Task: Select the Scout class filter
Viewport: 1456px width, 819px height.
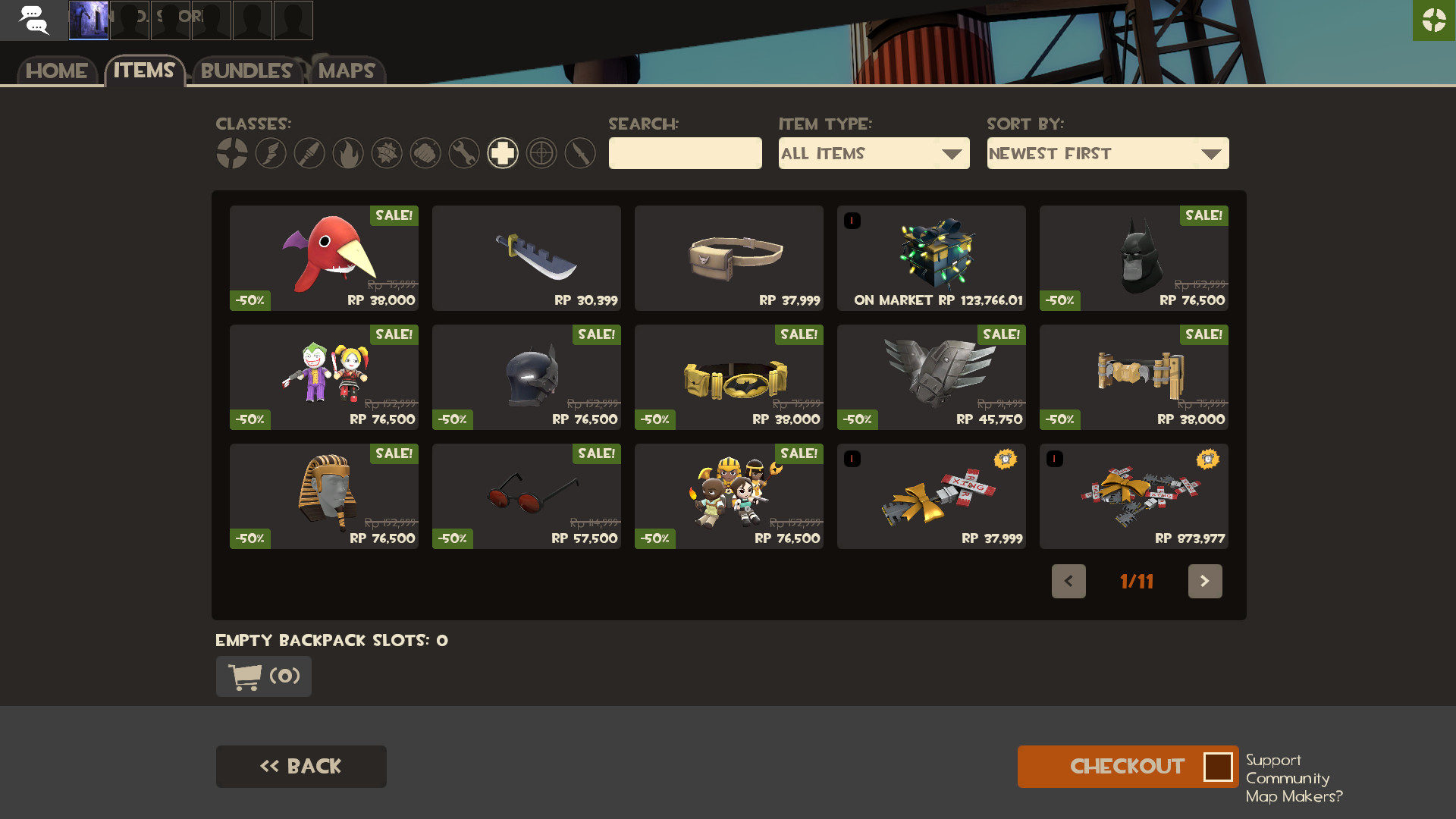Action: pyautogui.click(x=271, y=152)
